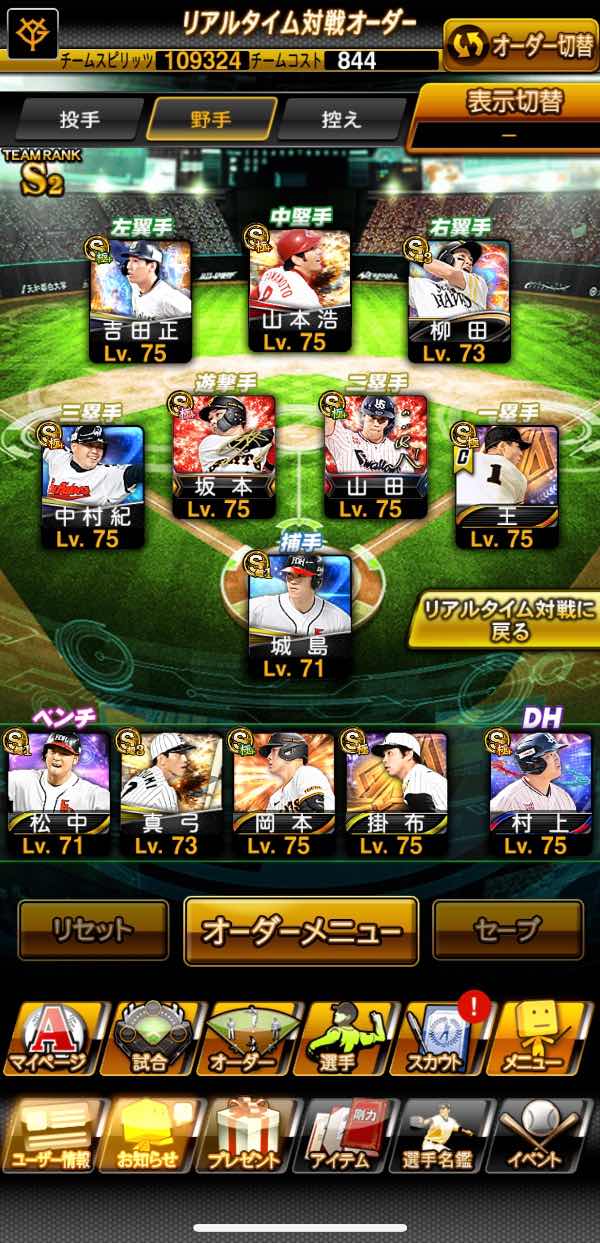Open the オーダーメニュー
The image size is (600, 1243).
click(x=301, y=930)
